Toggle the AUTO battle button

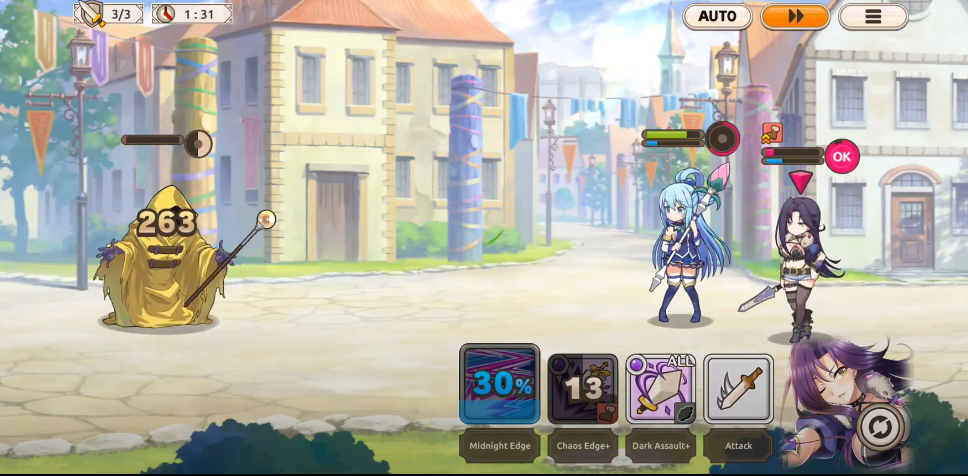[x=717, y=16]
